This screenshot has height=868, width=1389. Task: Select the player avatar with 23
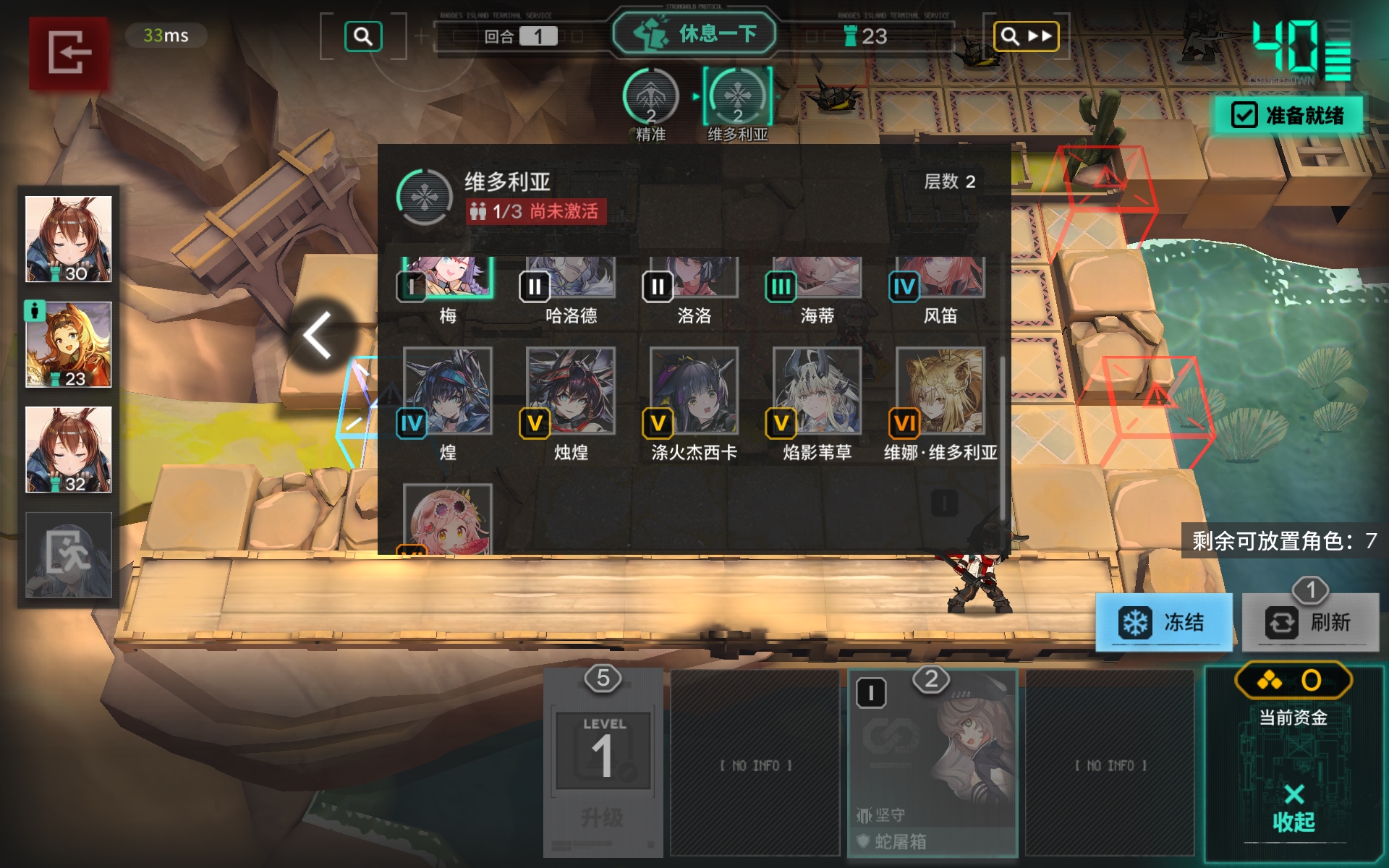[x=69, y=344]
